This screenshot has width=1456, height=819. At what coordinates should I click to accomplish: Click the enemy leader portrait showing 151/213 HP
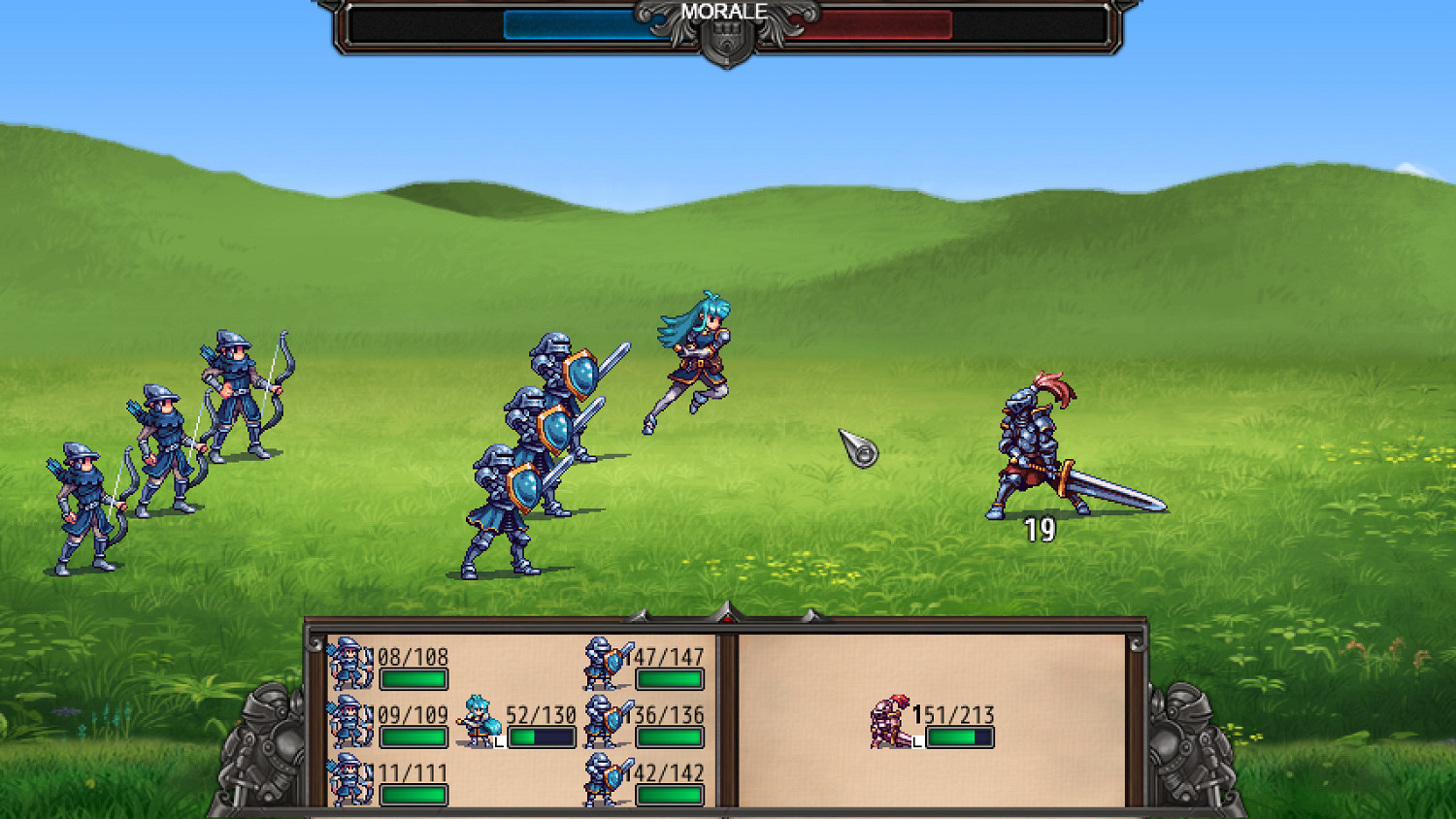click(x=887, y=722)
